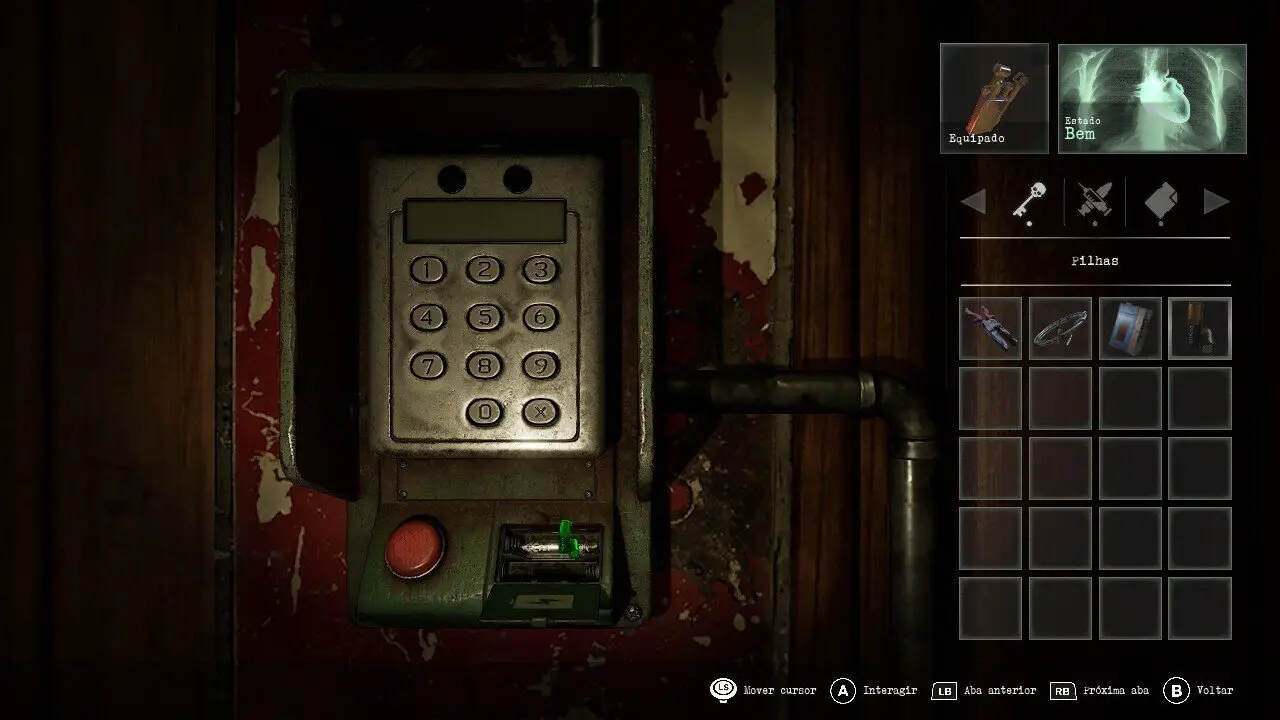Open the Equipado equipped item panel
The image size is (1280, 720).
(x=994, y=98)
